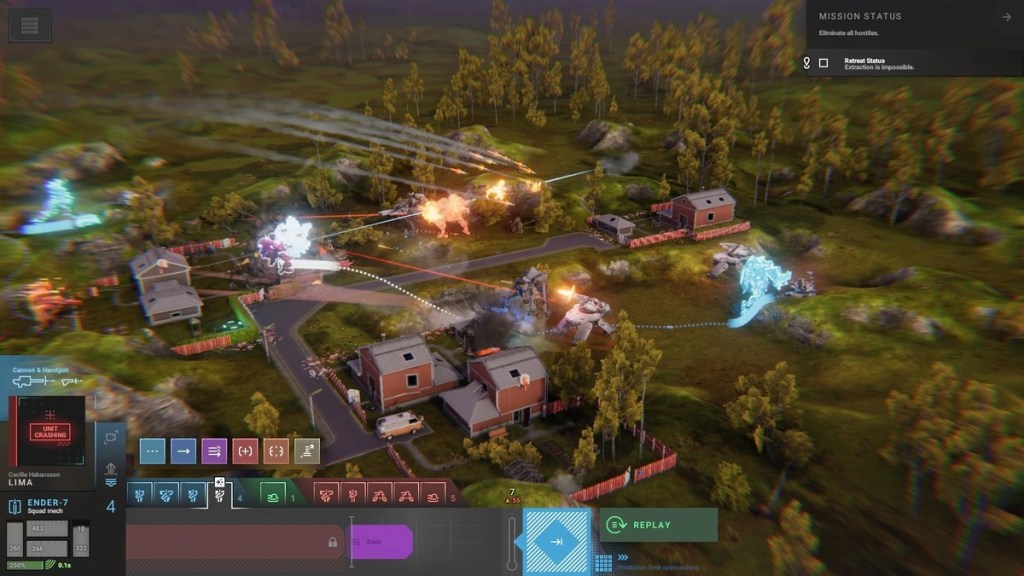Click the purple Dash timeline block
The width and height of the screenshot is (1024, 576).
380,541
